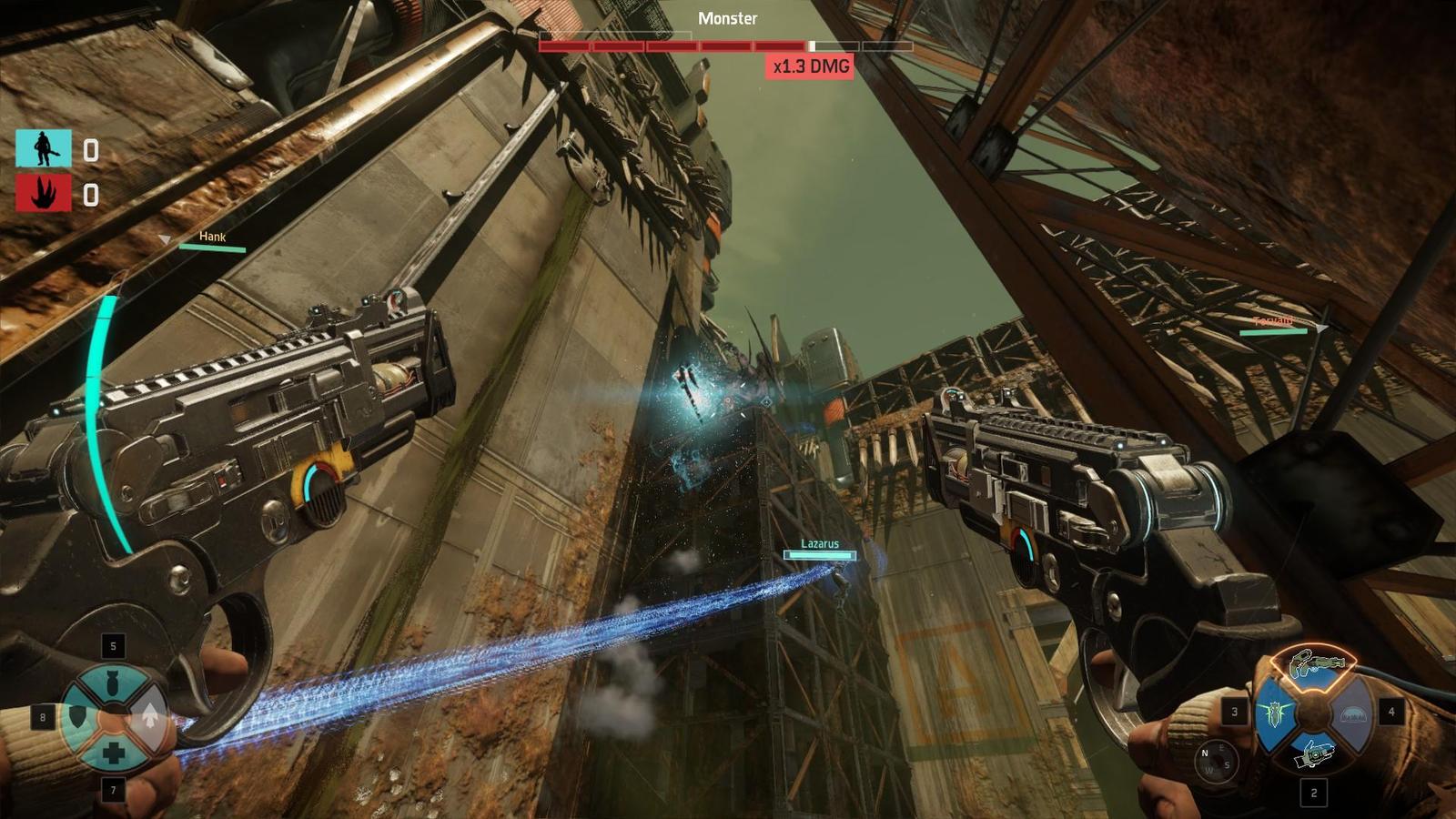Select teammate Hank's name tag
This screenshot has width=1456, height=819.
(212, 238)
